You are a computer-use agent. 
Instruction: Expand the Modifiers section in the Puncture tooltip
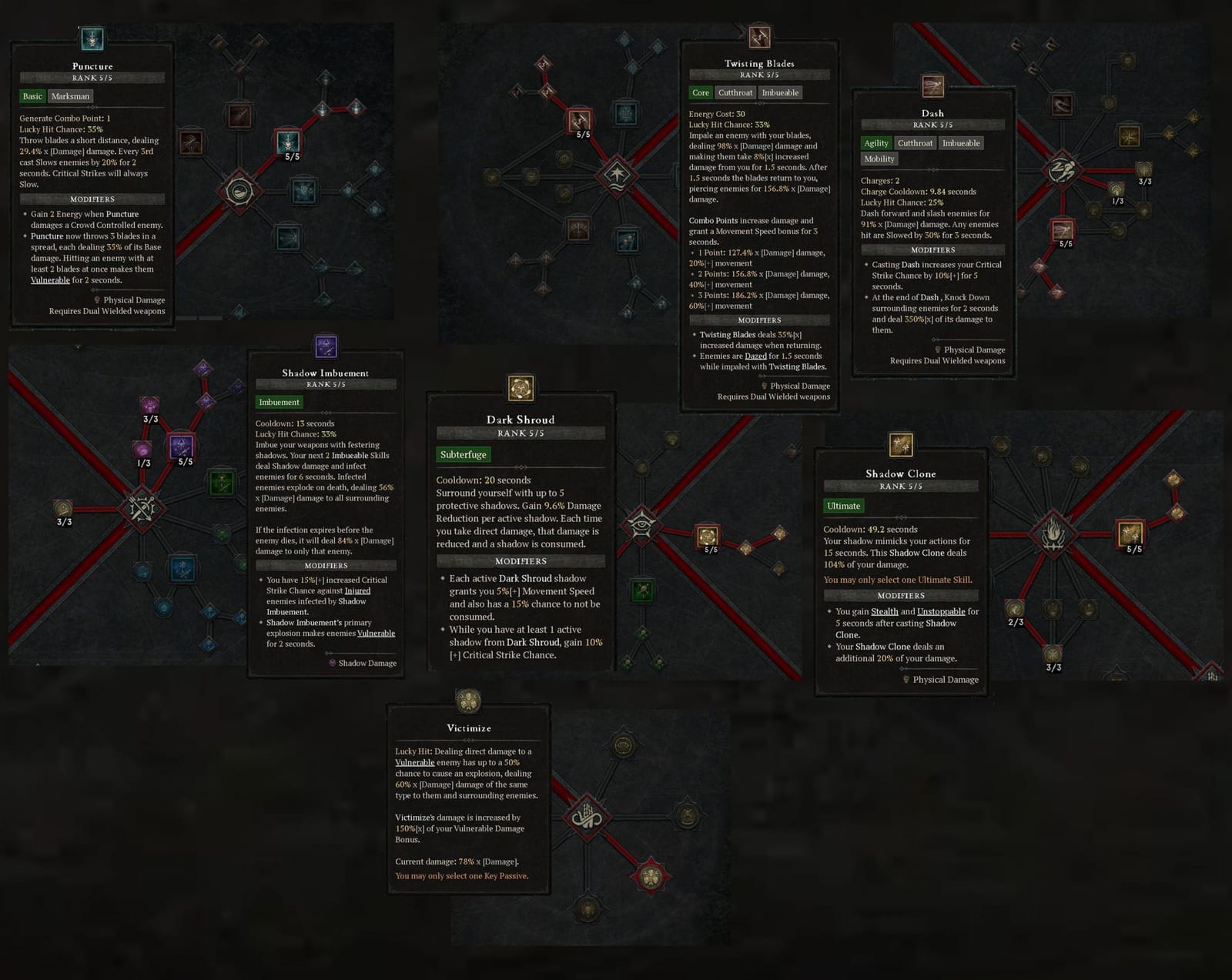(92, 199)
